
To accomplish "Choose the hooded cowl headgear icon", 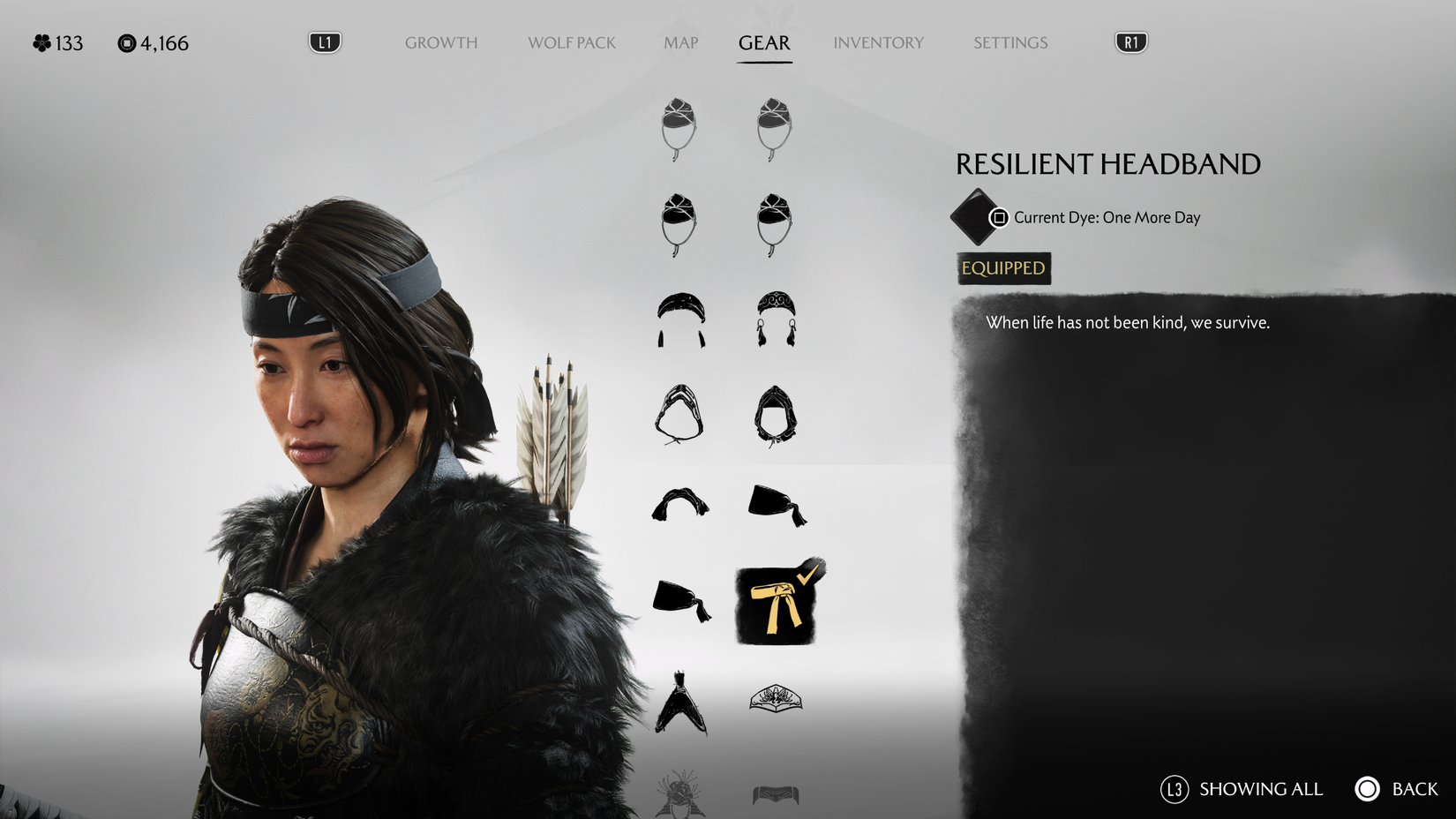I will coord(679,415).
